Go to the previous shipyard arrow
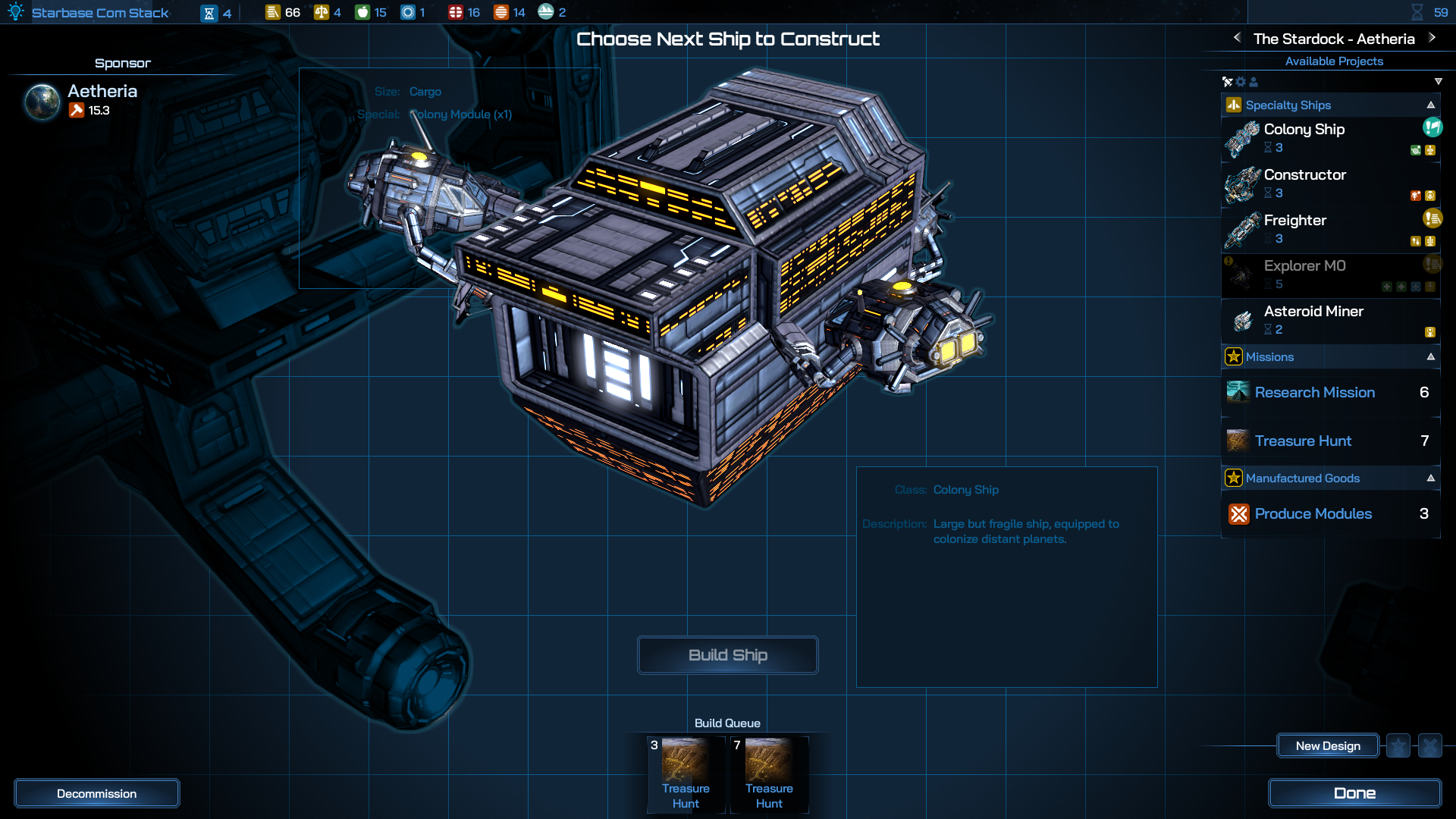 pyautogui.click(x=1238, y=38)
